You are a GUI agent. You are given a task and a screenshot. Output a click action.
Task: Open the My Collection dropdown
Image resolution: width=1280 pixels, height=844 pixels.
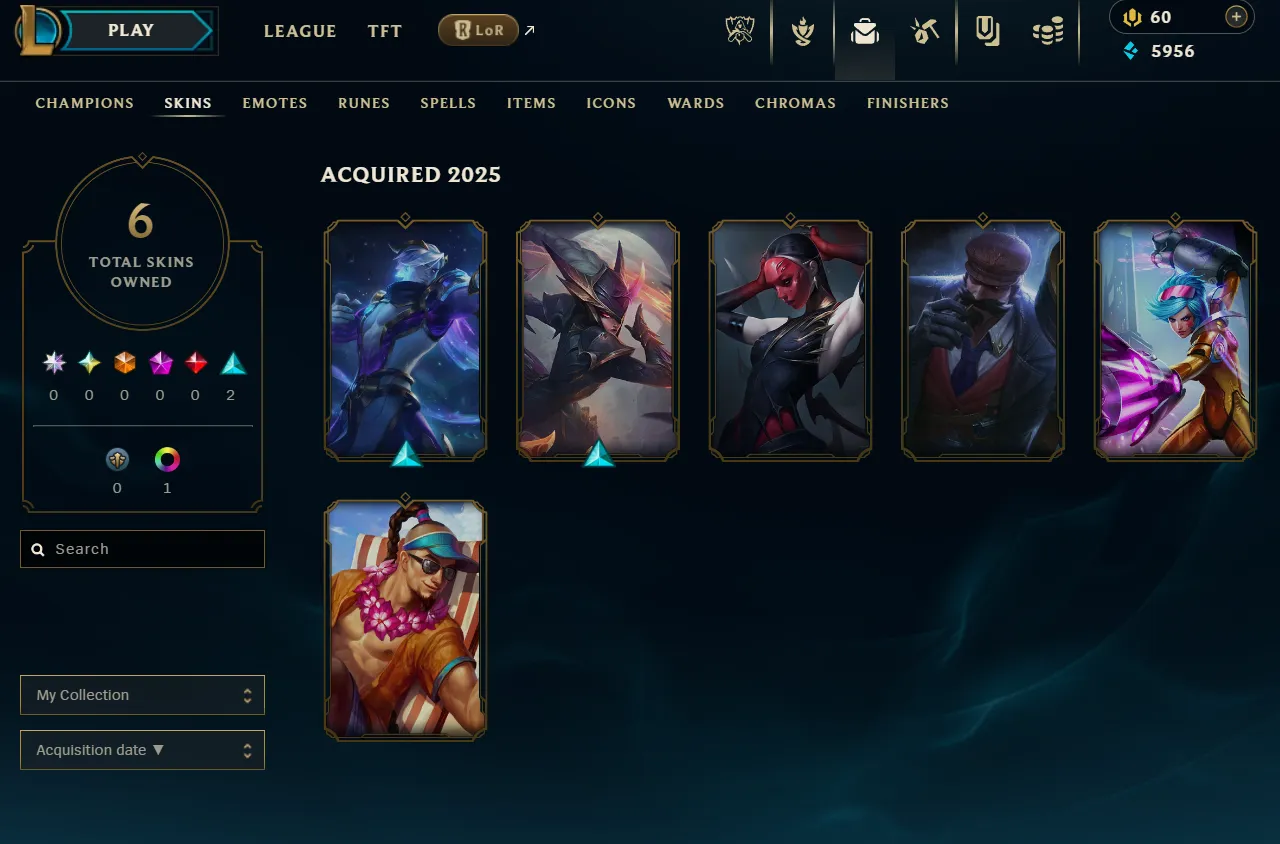tap(142, 695)
